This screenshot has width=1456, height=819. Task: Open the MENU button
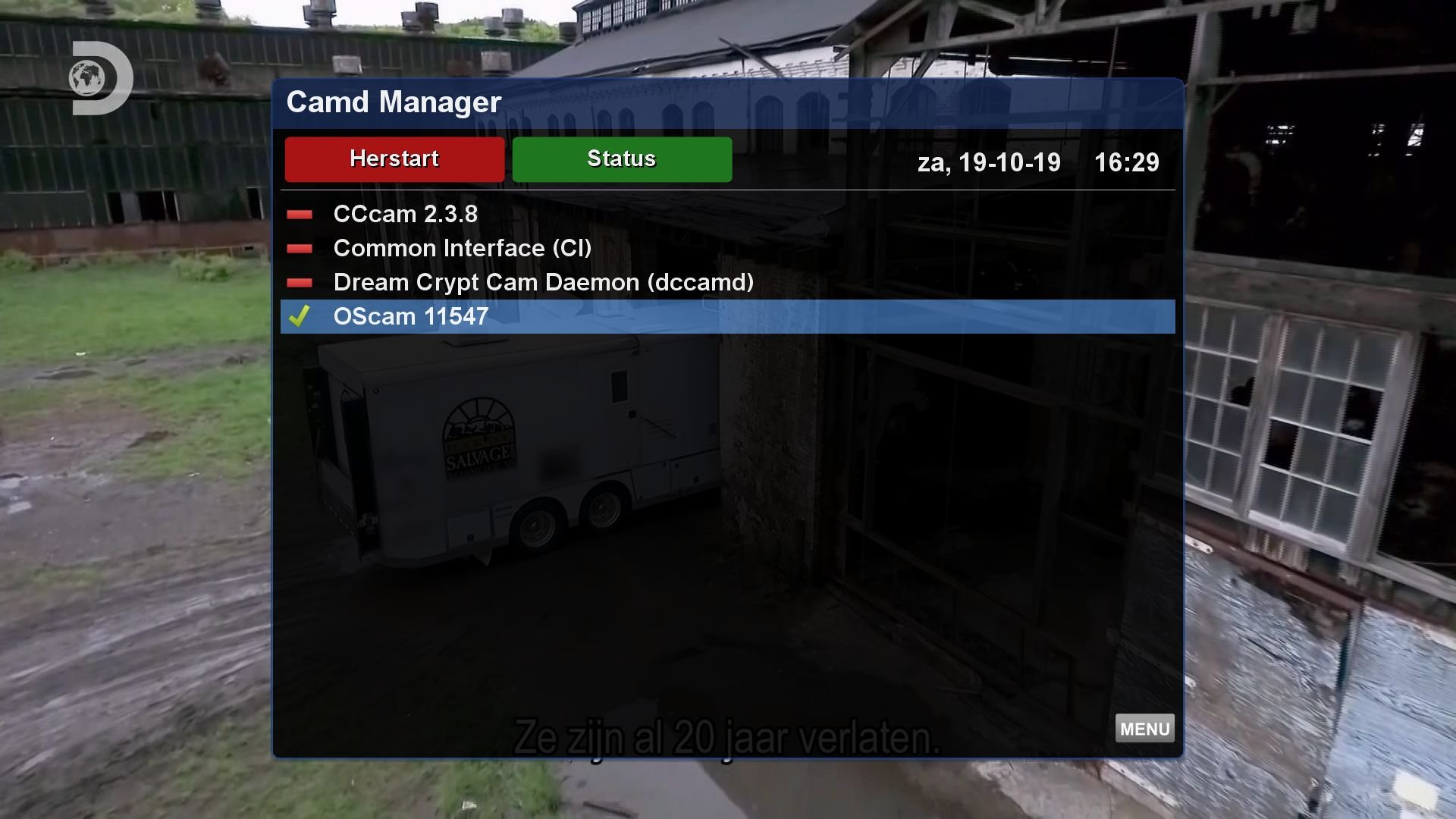(1144, 729)
